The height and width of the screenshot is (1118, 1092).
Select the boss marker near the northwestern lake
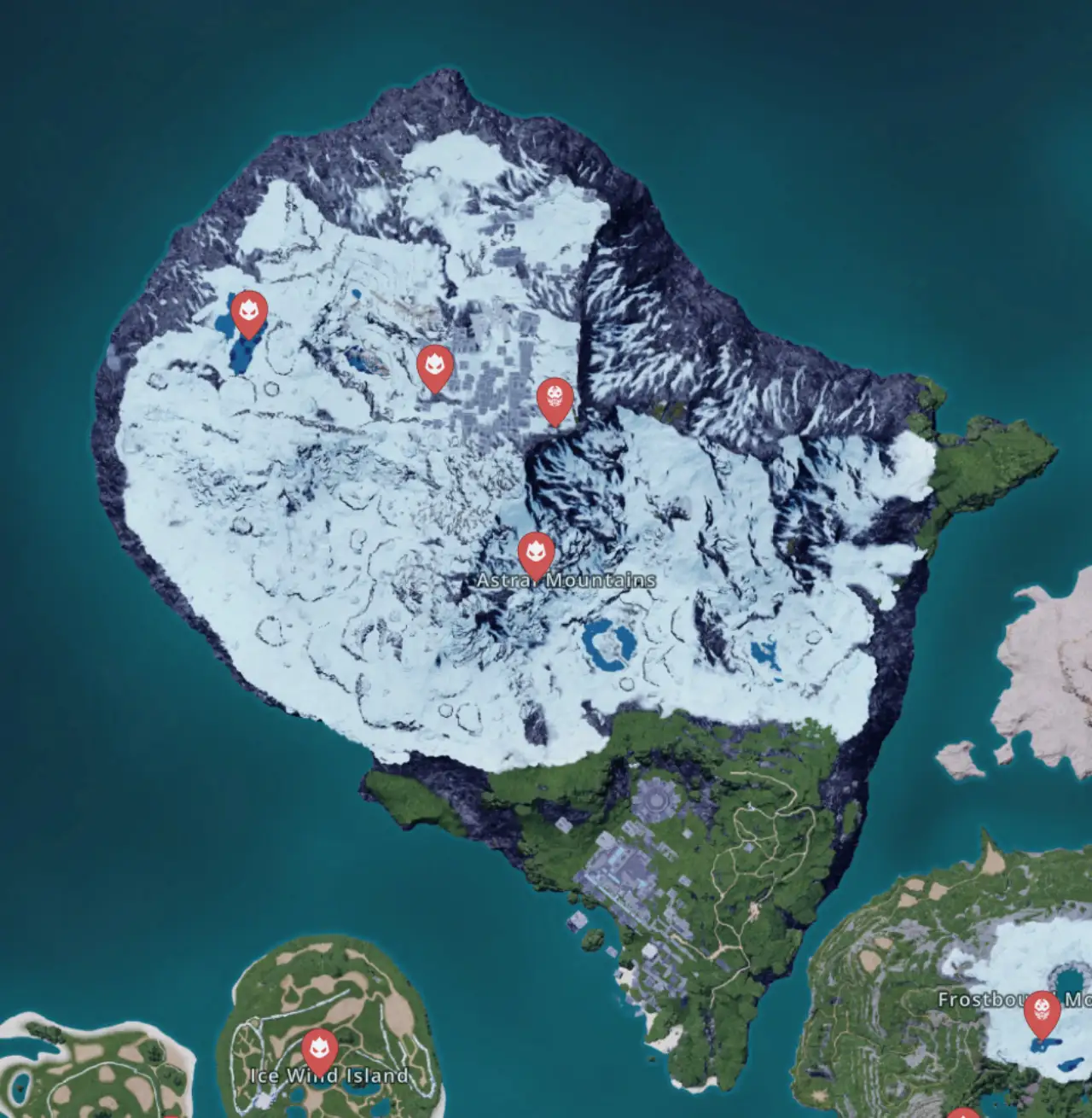point(248,313)
